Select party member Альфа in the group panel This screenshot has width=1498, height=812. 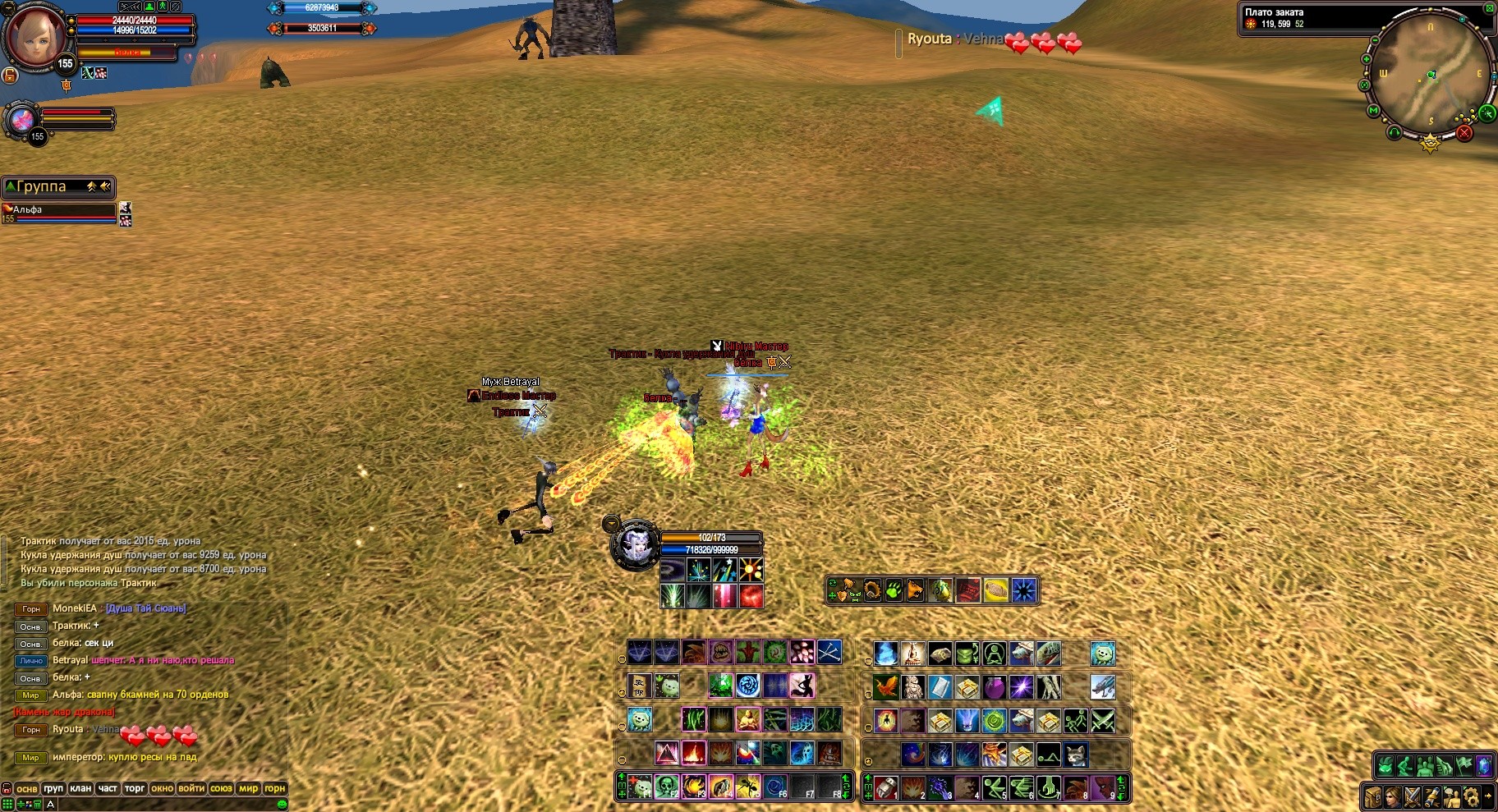click(59, 210)
